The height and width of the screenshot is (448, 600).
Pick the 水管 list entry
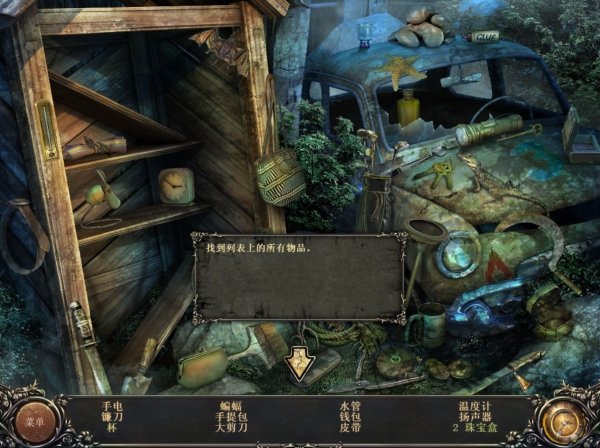350,406
